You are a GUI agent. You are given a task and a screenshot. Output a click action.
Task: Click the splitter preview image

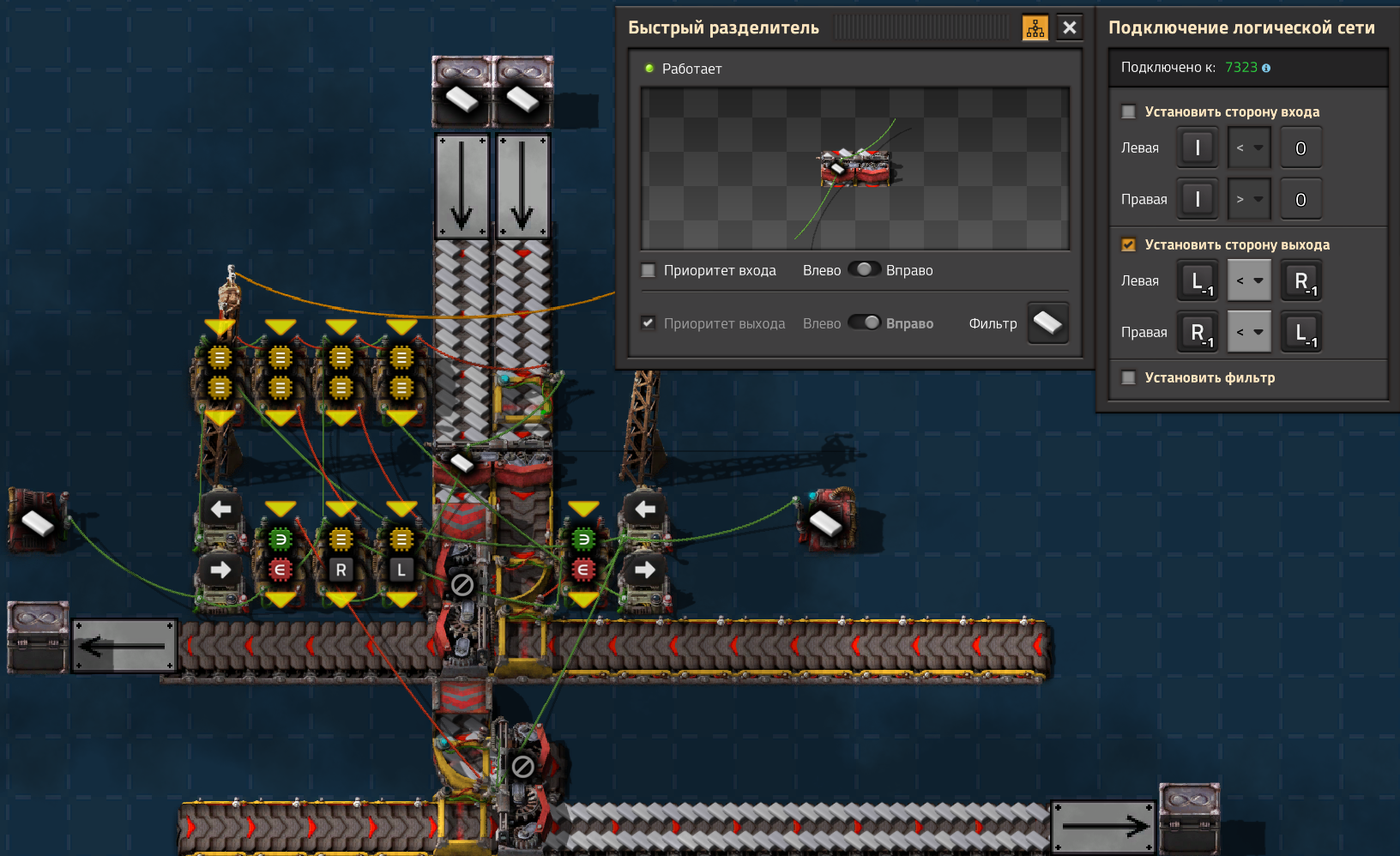click(x=855, y=169)
